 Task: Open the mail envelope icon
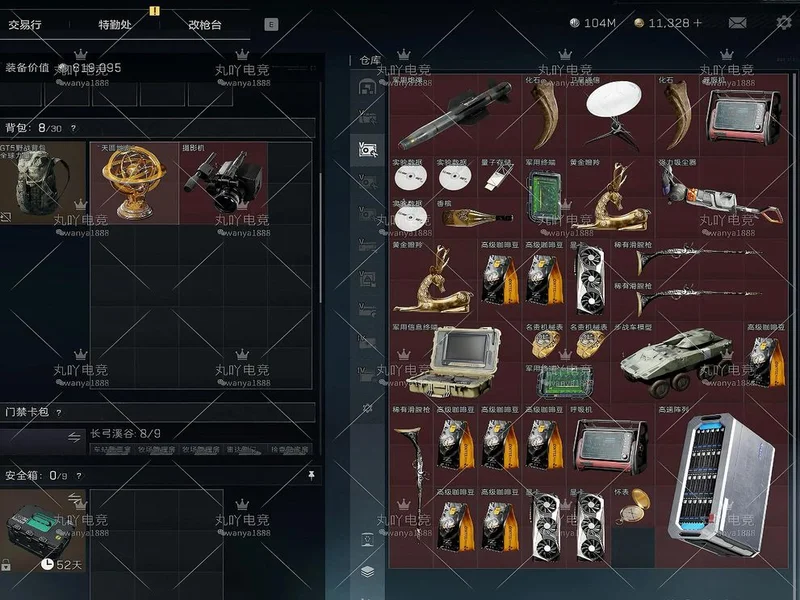click(737, 23)
